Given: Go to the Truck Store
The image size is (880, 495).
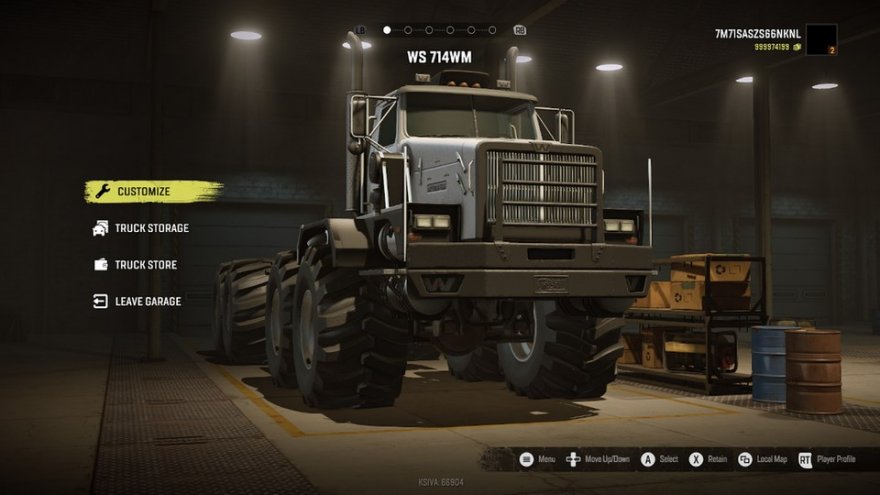Looking at the screenshot, I should click(x=145, y=265).
